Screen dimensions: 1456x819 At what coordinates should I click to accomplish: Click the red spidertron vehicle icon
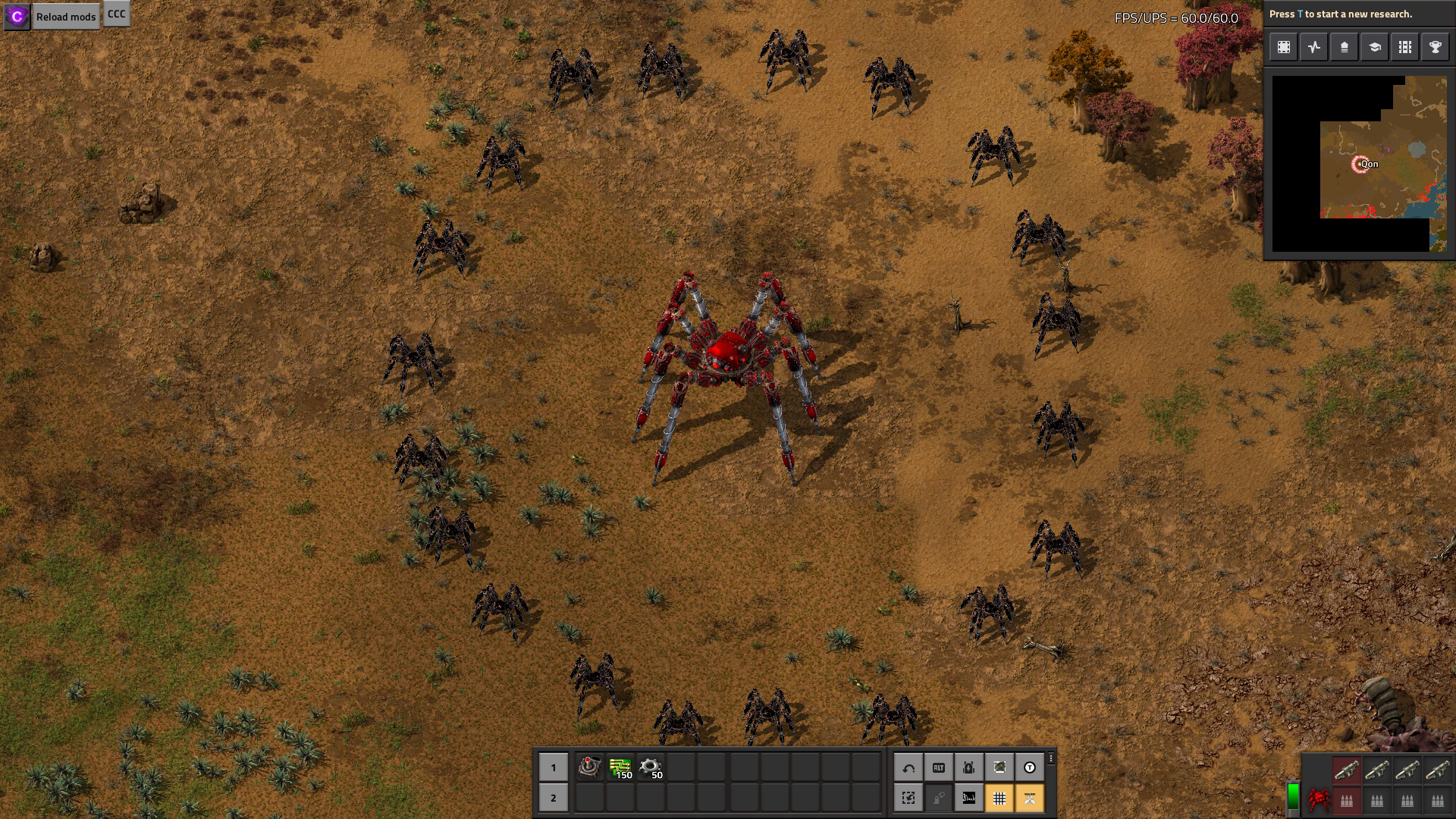click(x=1319, y=799)
